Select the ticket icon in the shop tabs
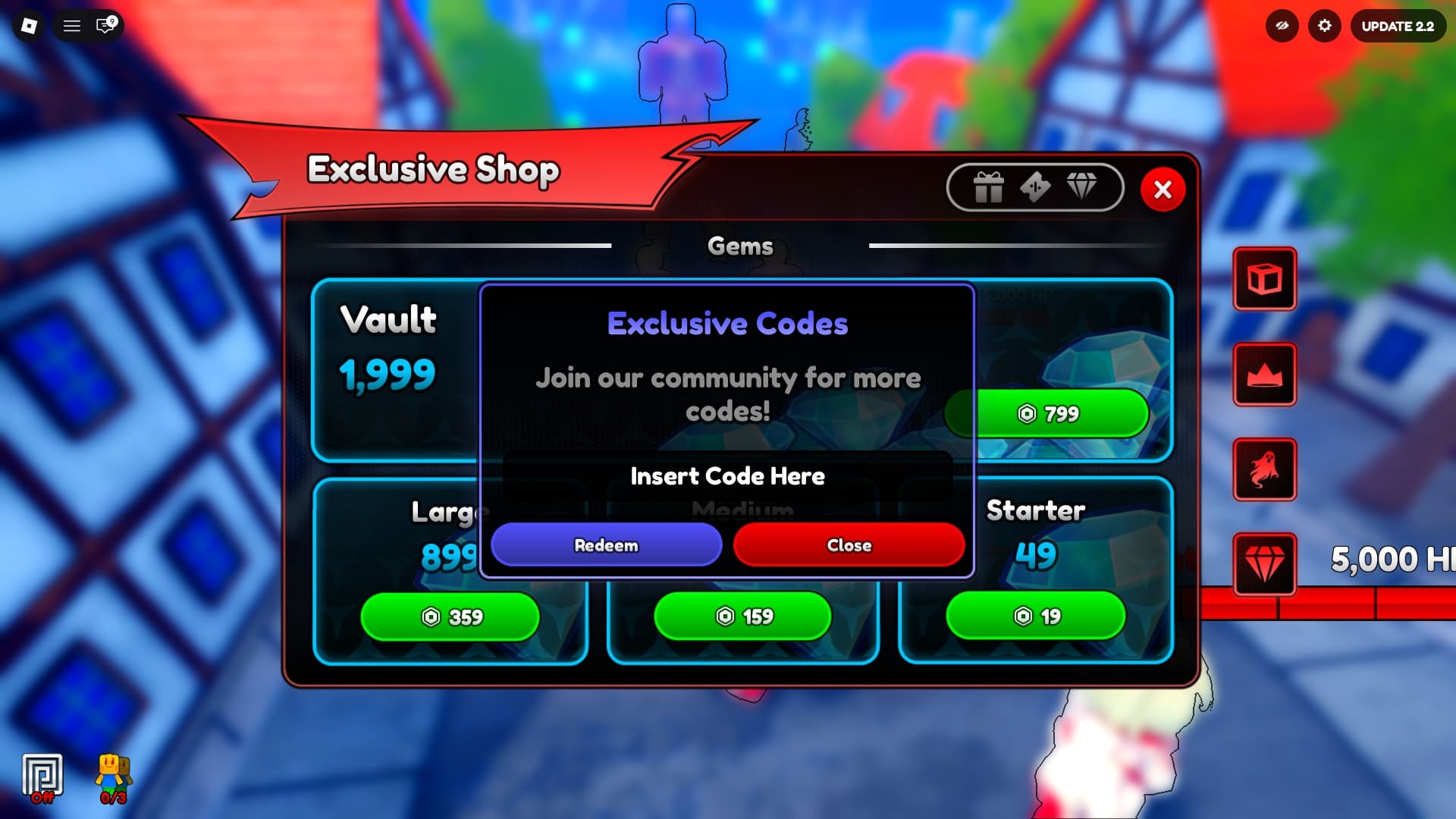 pos(1035,187)
